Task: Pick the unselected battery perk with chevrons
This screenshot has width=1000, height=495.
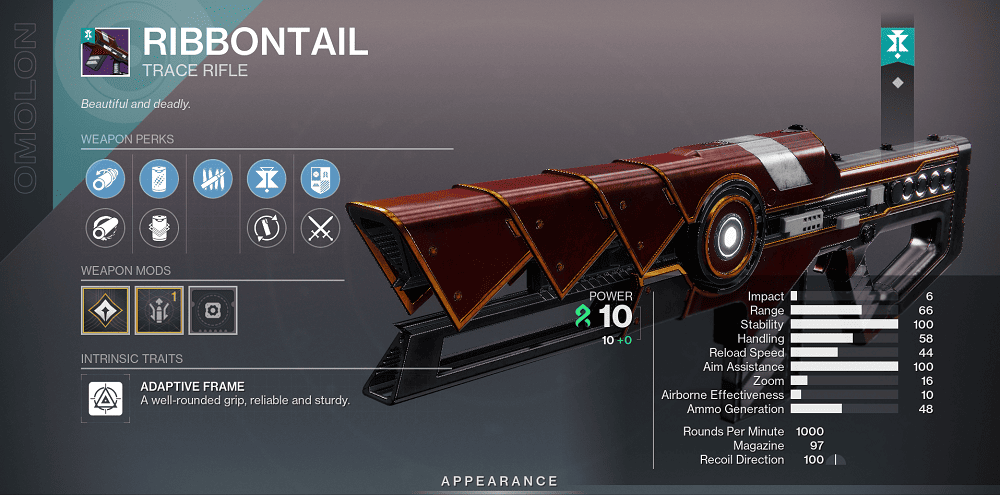Action: 158,230
